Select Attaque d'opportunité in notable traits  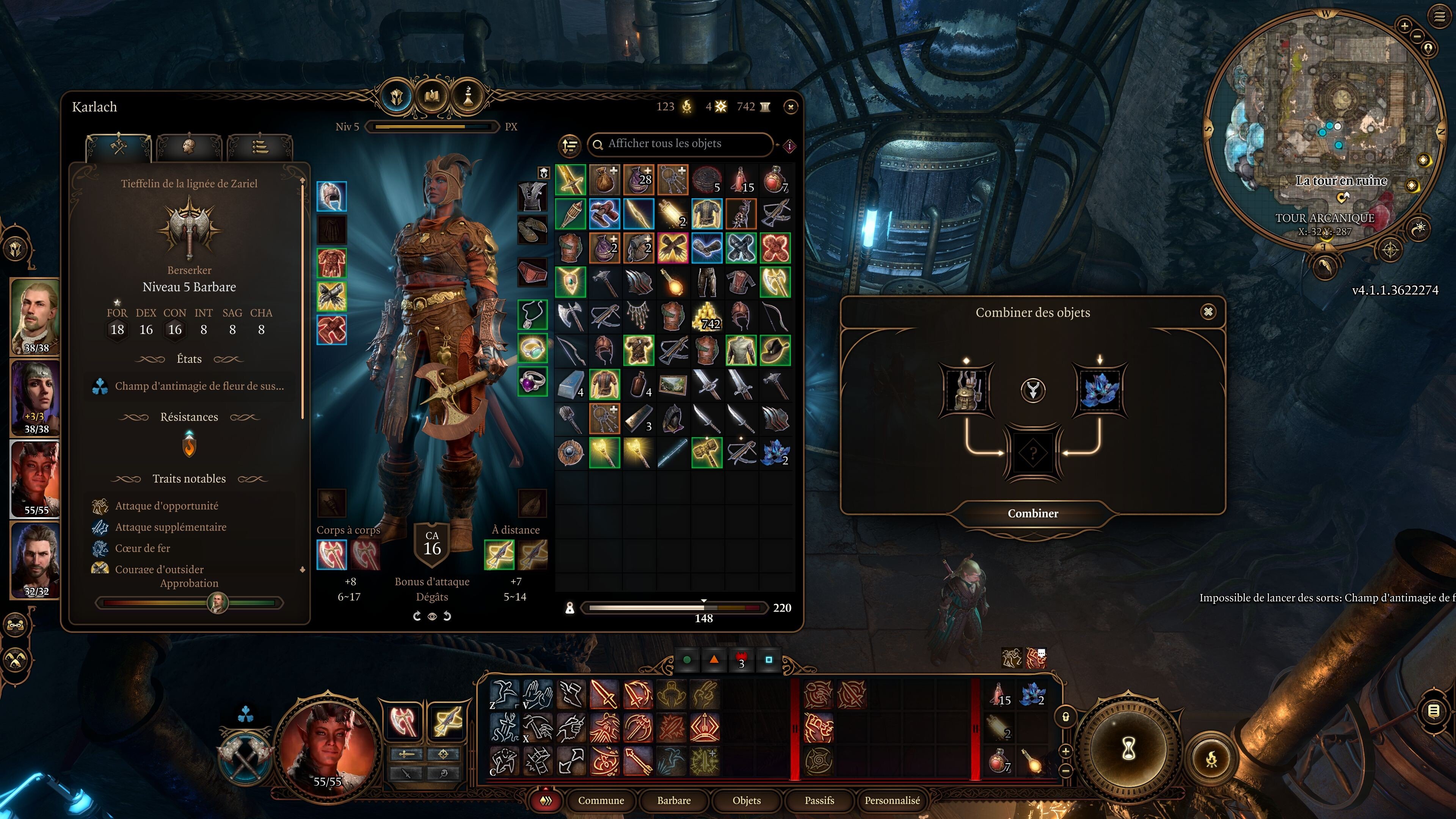click(x=167, y=506)
